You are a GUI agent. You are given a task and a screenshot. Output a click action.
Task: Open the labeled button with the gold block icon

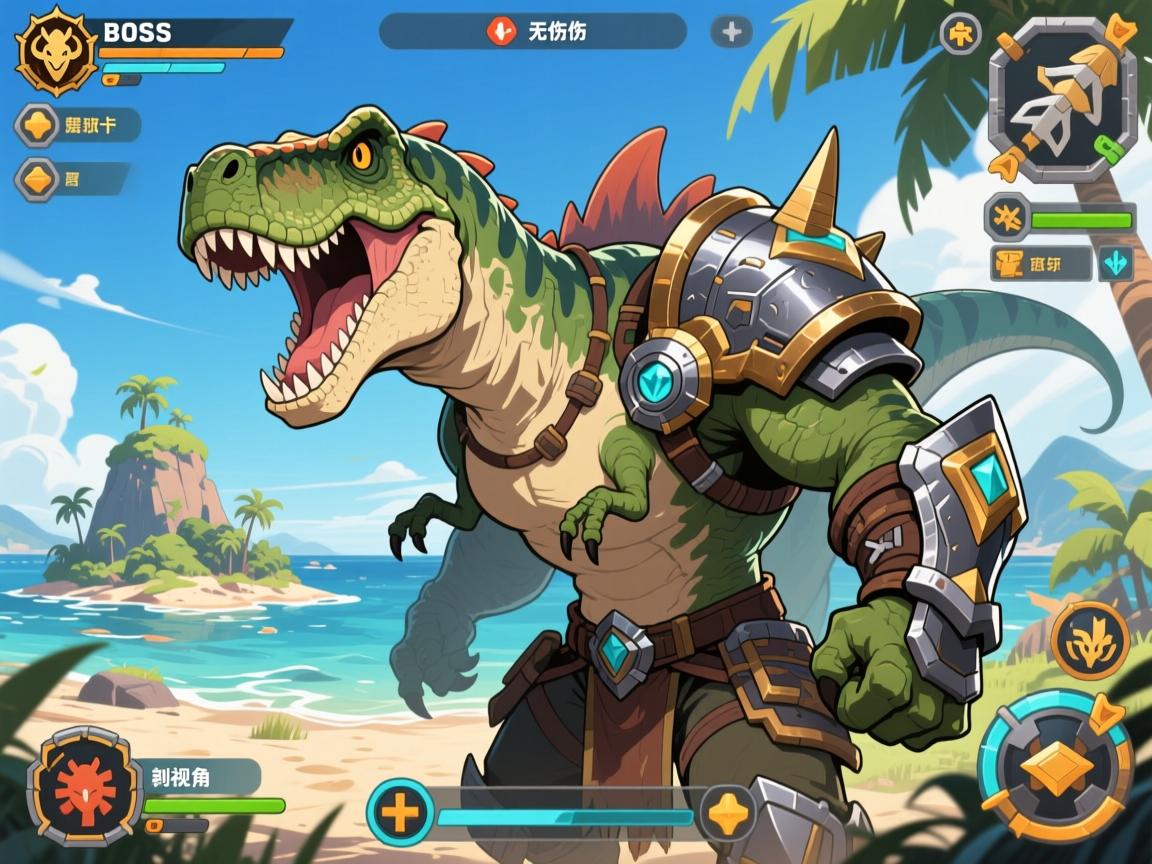(1040, 264)
